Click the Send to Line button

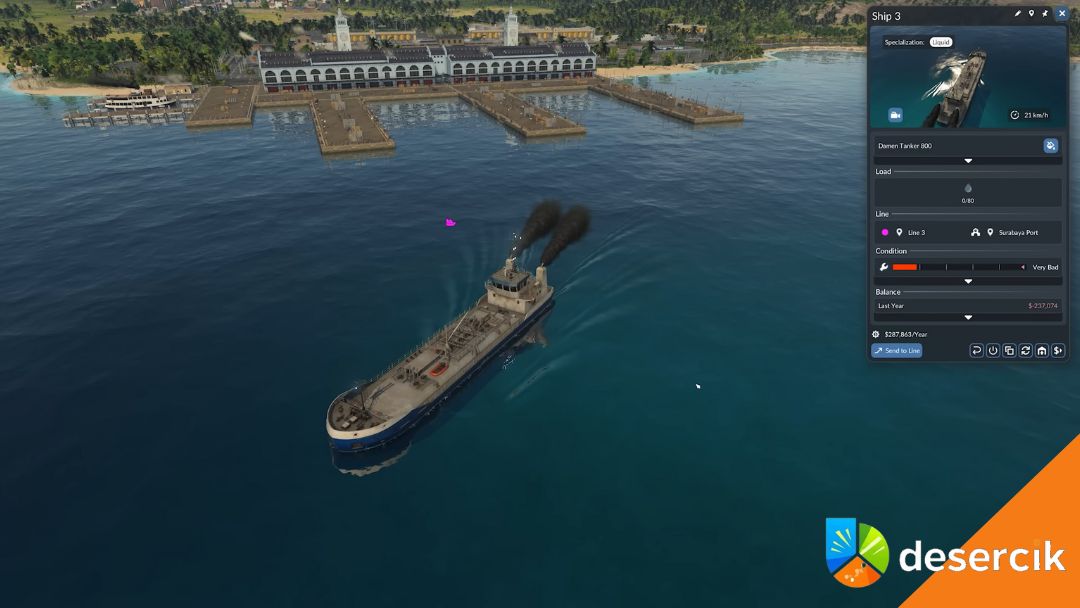tap(897, 350)
